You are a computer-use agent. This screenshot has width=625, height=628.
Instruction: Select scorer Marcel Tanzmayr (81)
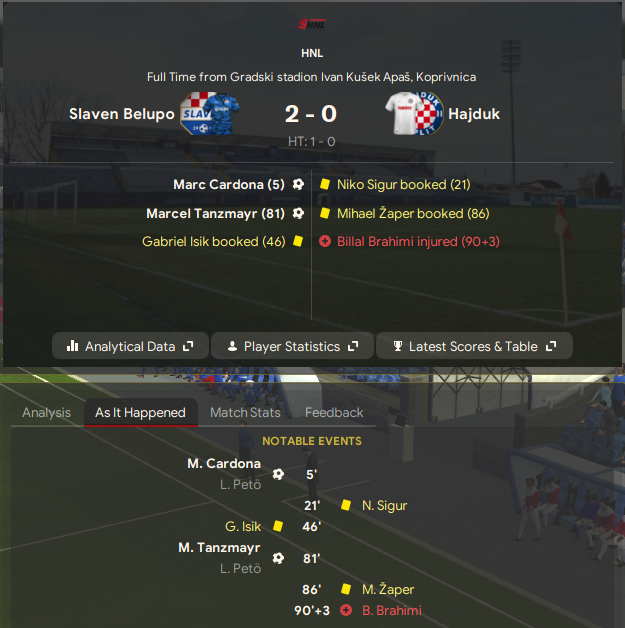coord(216,213)
